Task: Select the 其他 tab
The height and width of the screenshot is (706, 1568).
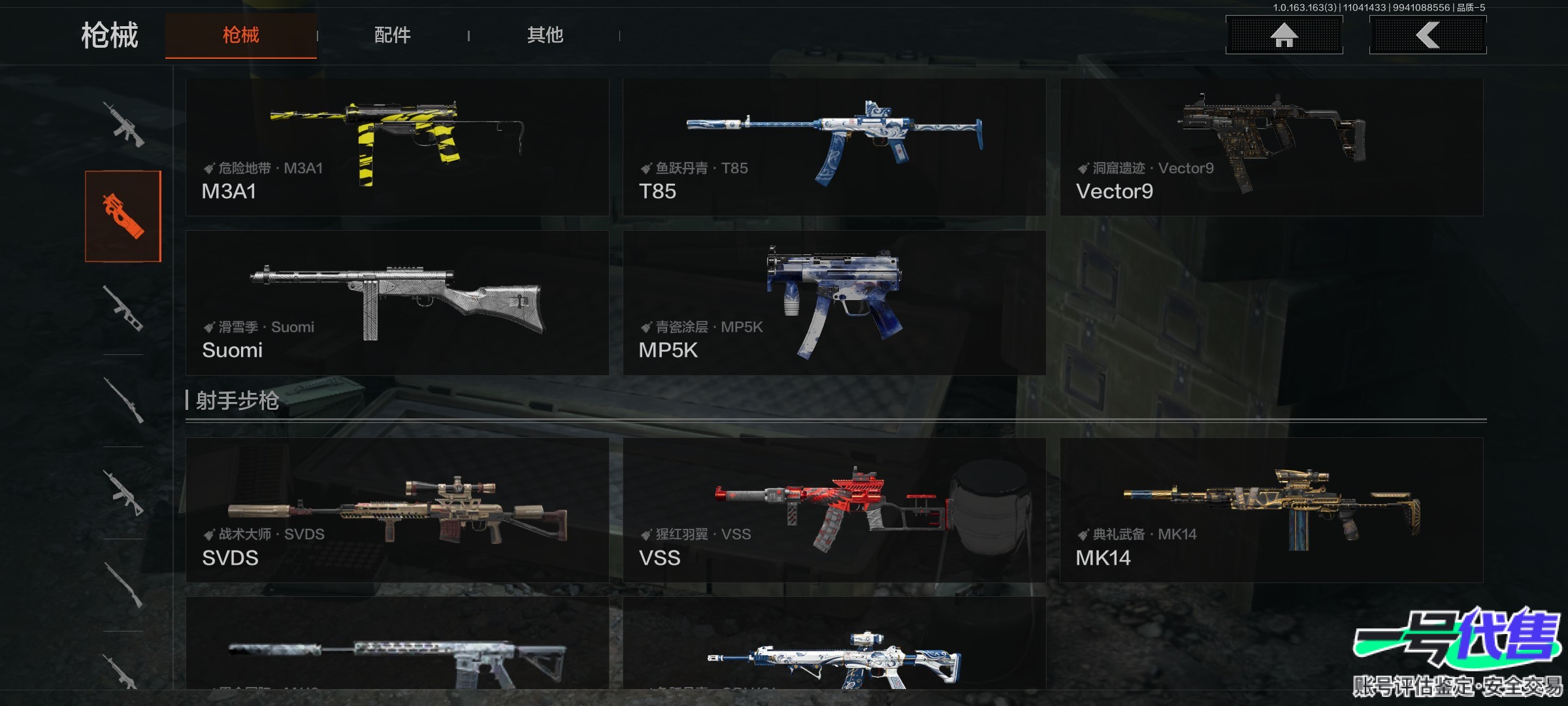Action: click(545, 35)
